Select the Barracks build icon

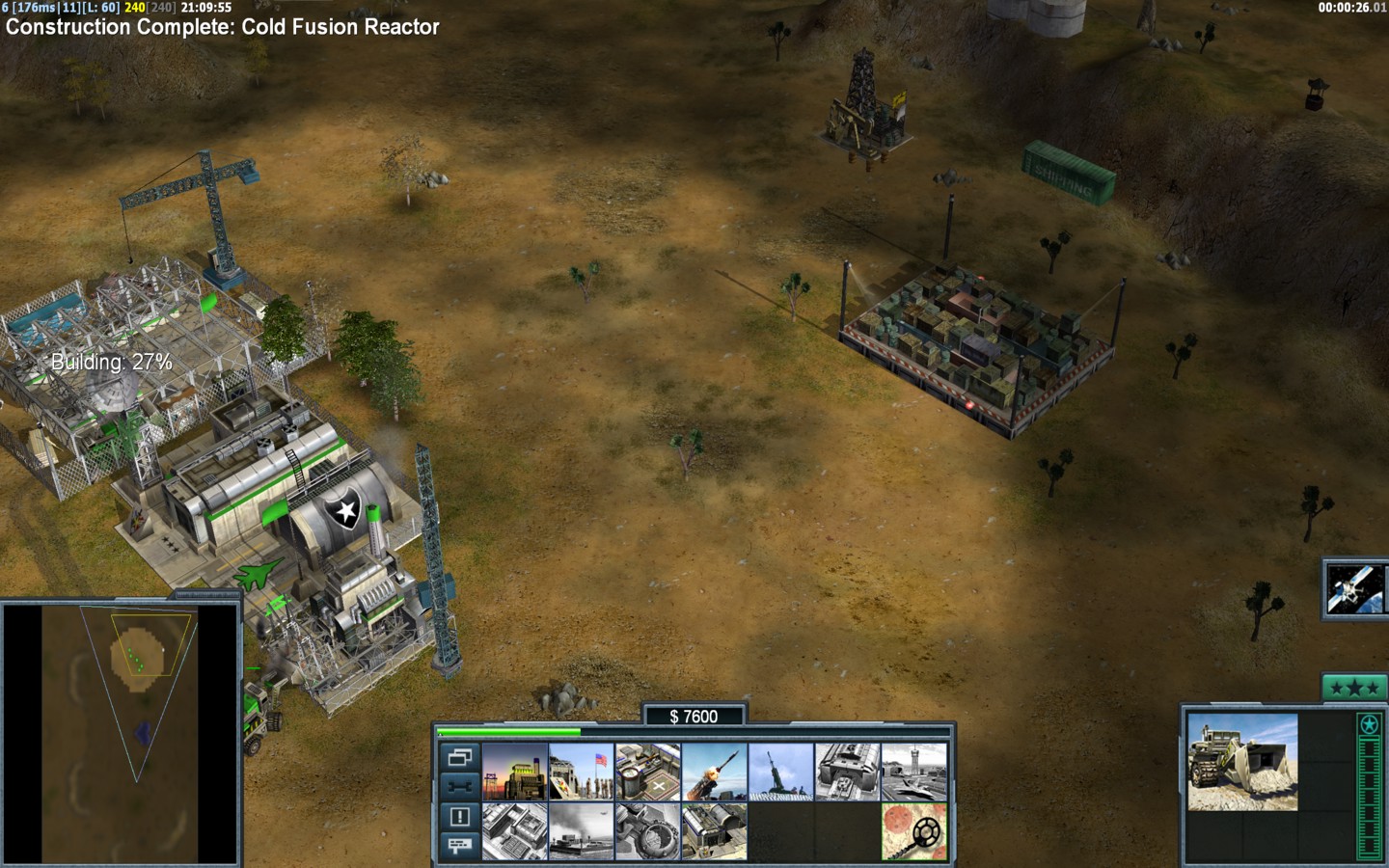pos(582,772)
